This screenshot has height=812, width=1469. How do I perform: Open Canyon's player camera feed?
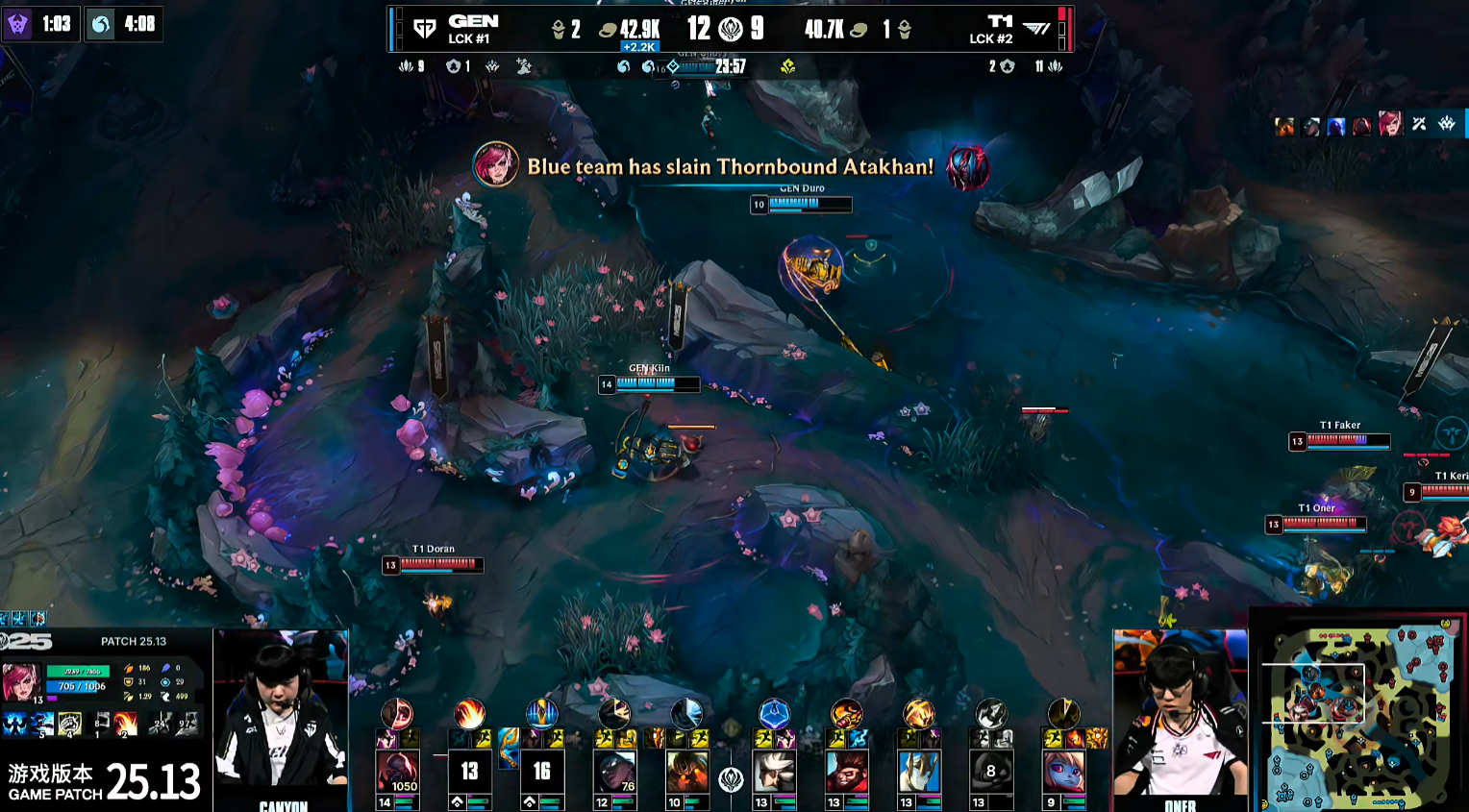280,716
